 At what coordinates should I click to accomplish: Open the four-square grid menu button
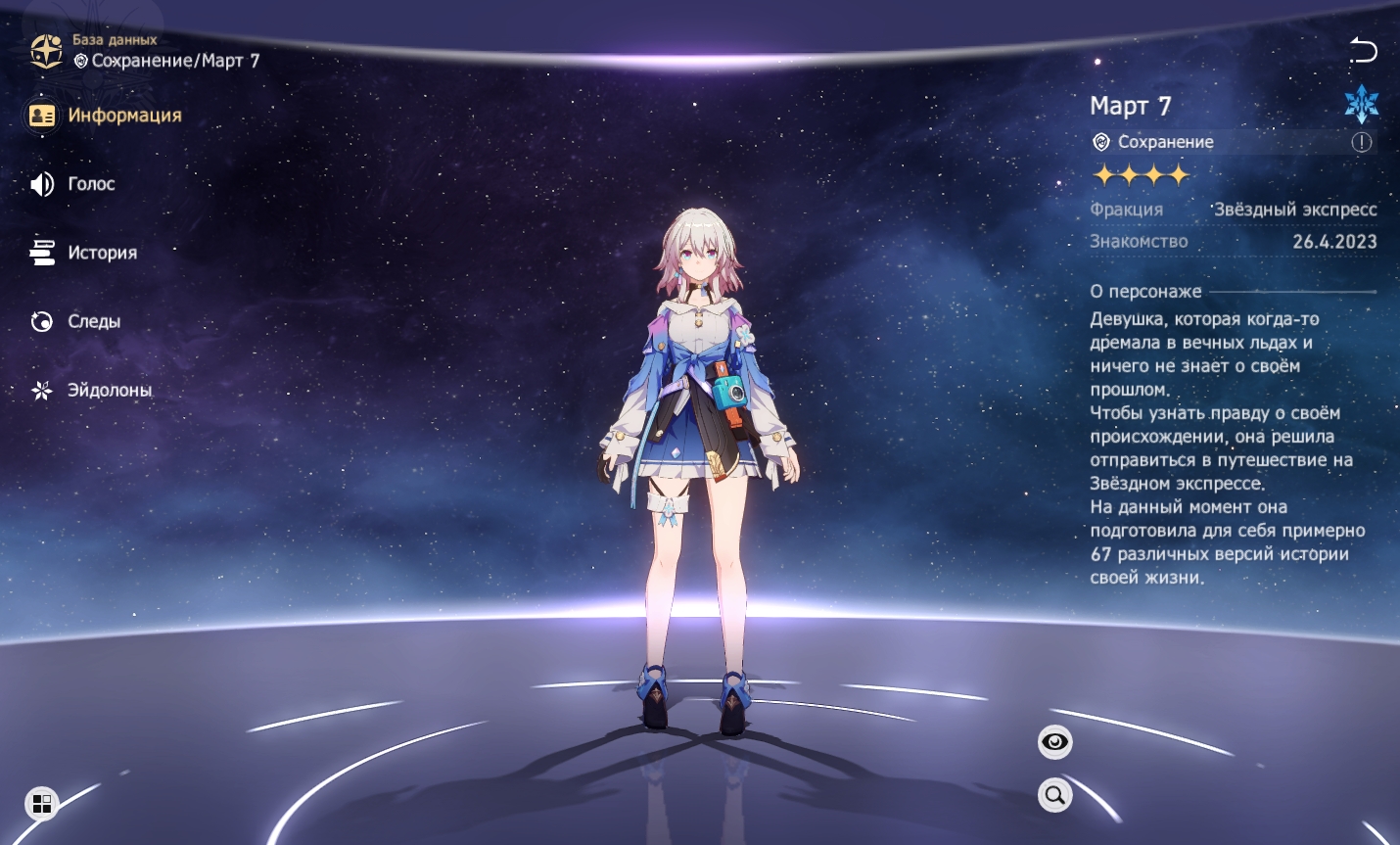(42, 804)
